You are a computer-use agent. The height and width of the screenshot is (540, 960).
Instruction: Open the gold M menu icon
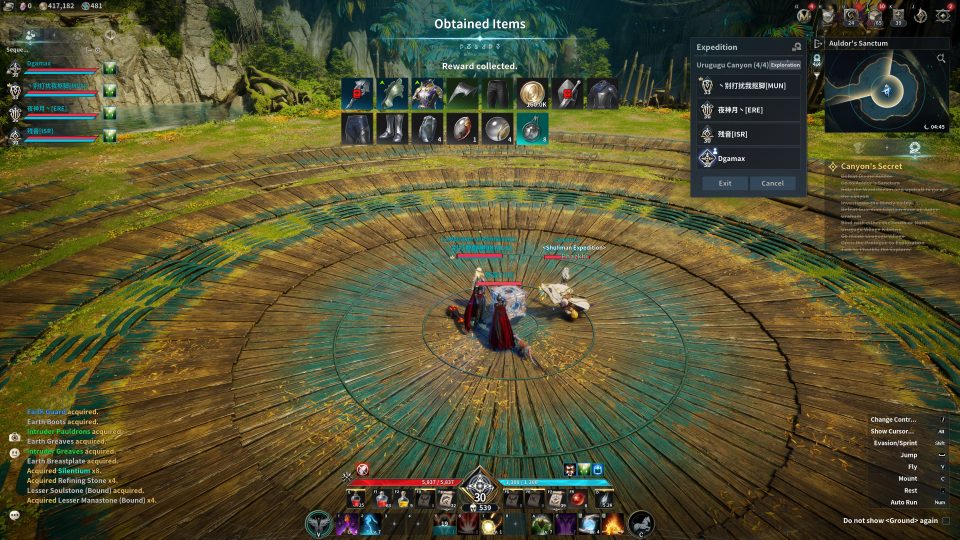(x=803, y=14)
